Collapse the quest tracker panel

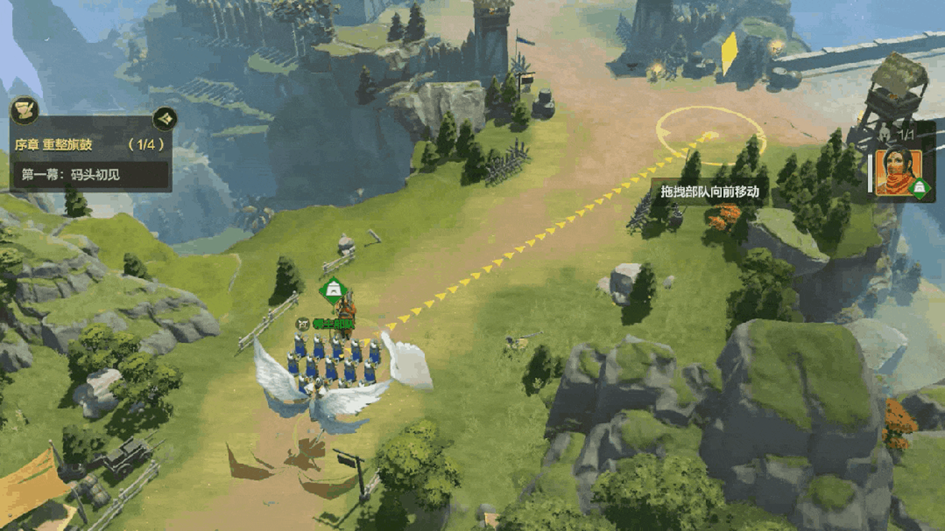[x=165, y=119]
